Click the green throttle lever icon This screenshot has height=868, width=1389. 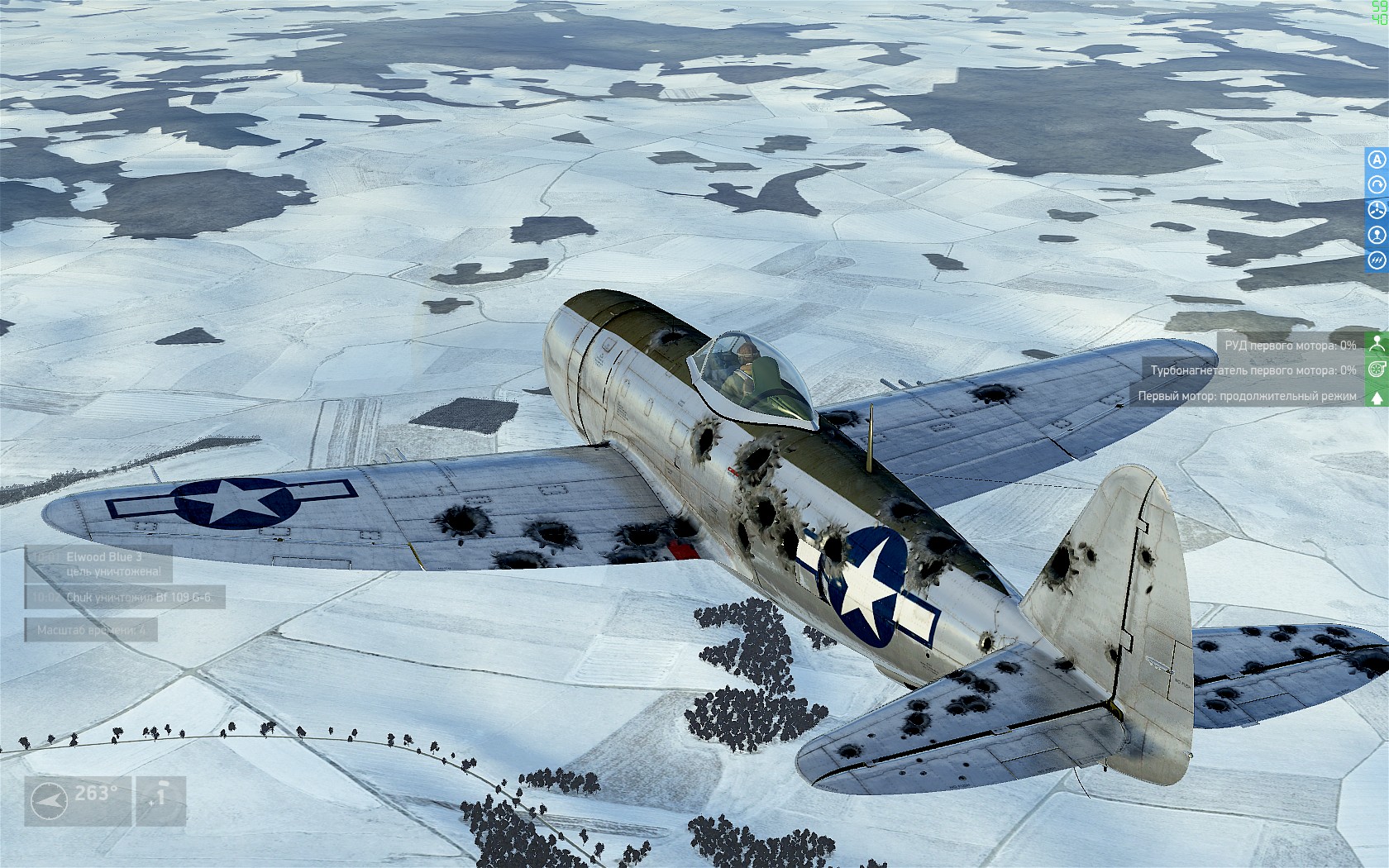point(1377,344)
